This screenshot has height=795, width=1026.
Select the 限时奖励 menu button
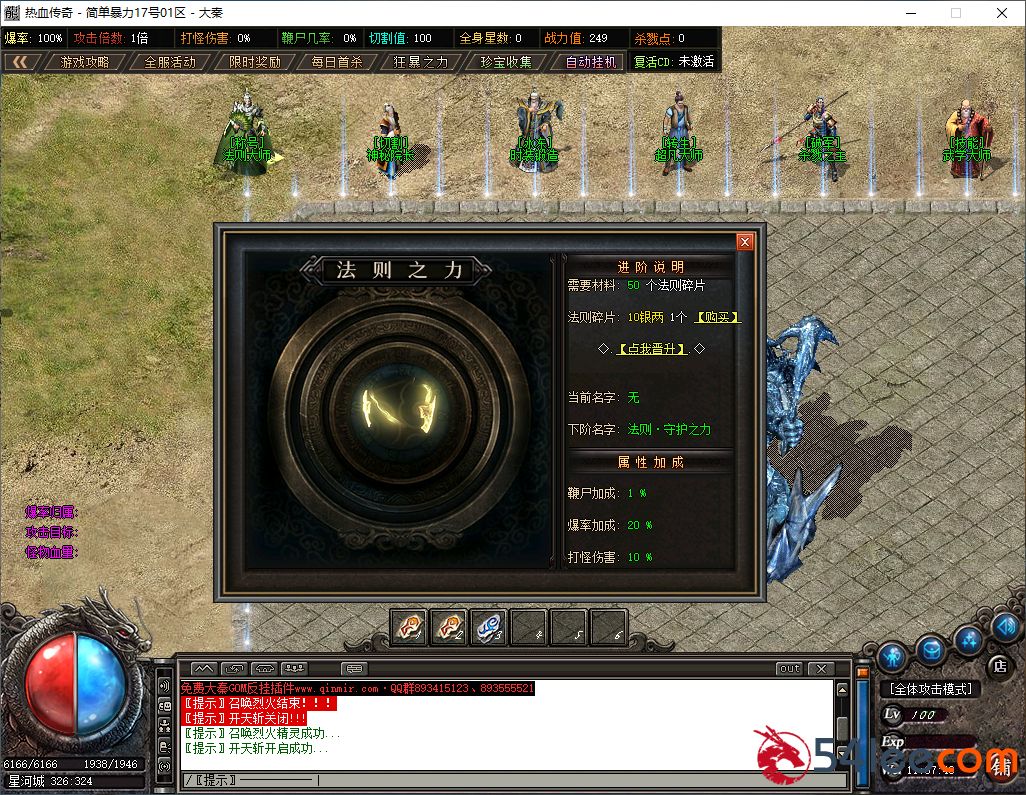click(254, 62)
